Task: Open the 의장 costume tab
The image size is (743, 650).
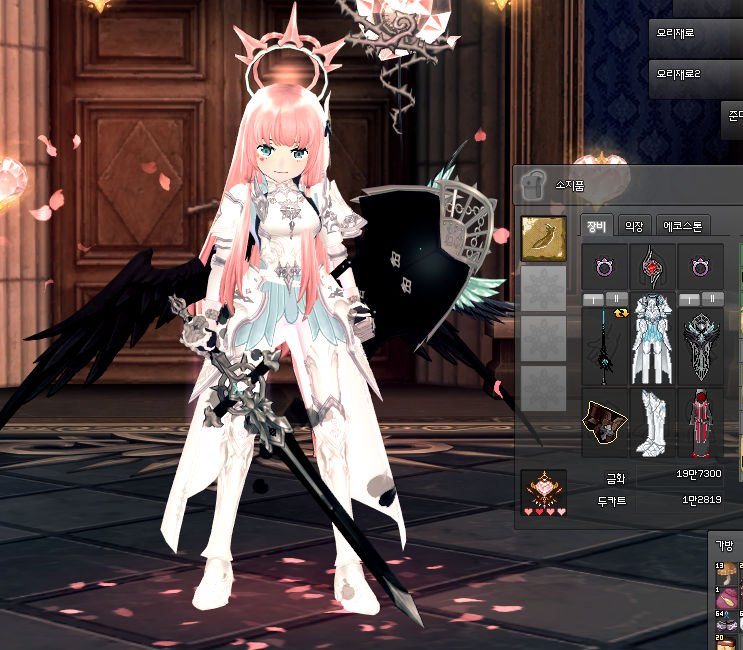Action: (x=634, y=226)
